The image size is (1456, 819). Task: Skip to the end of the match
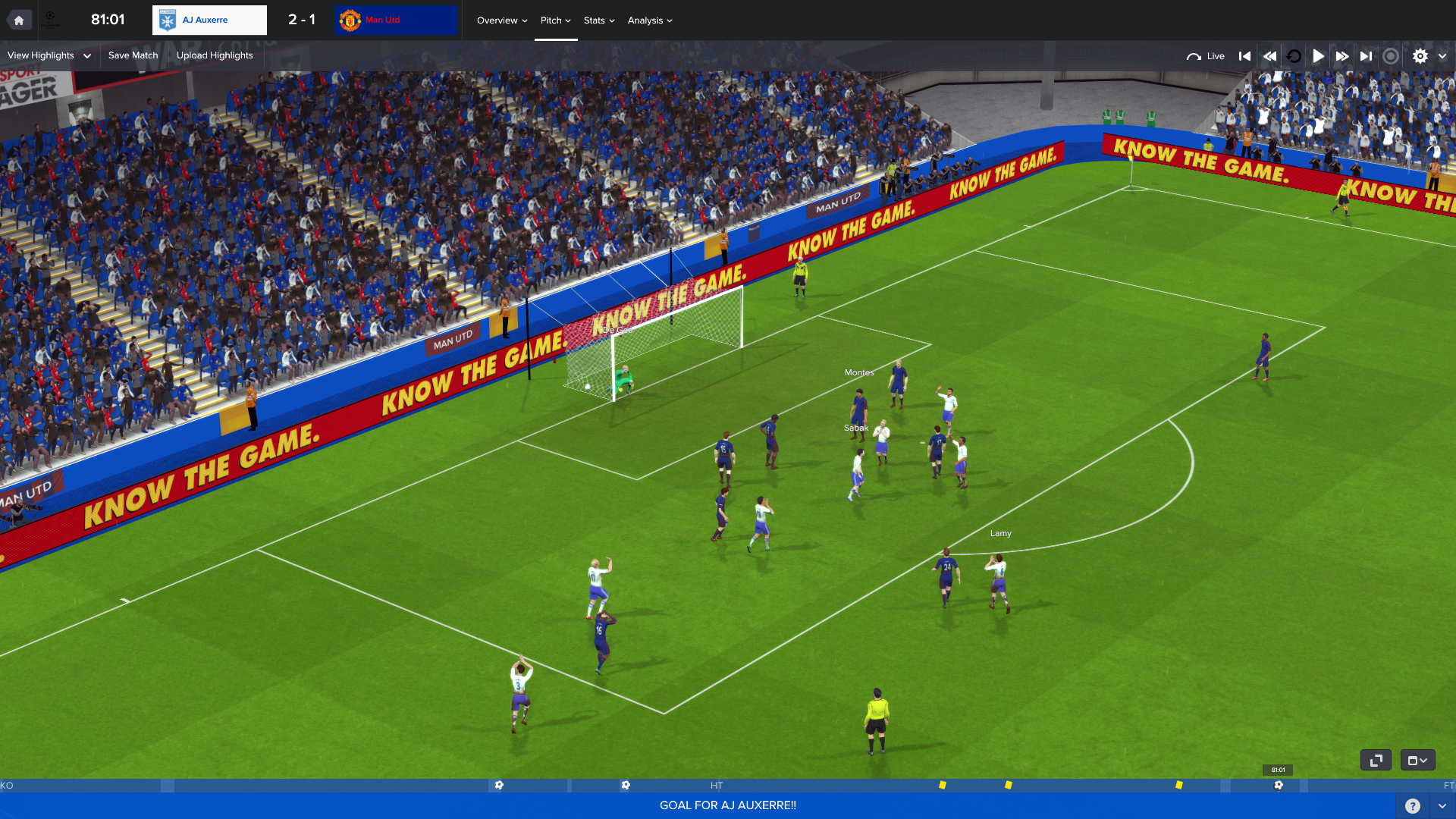pyautogui.click(x=1367, y=56)
